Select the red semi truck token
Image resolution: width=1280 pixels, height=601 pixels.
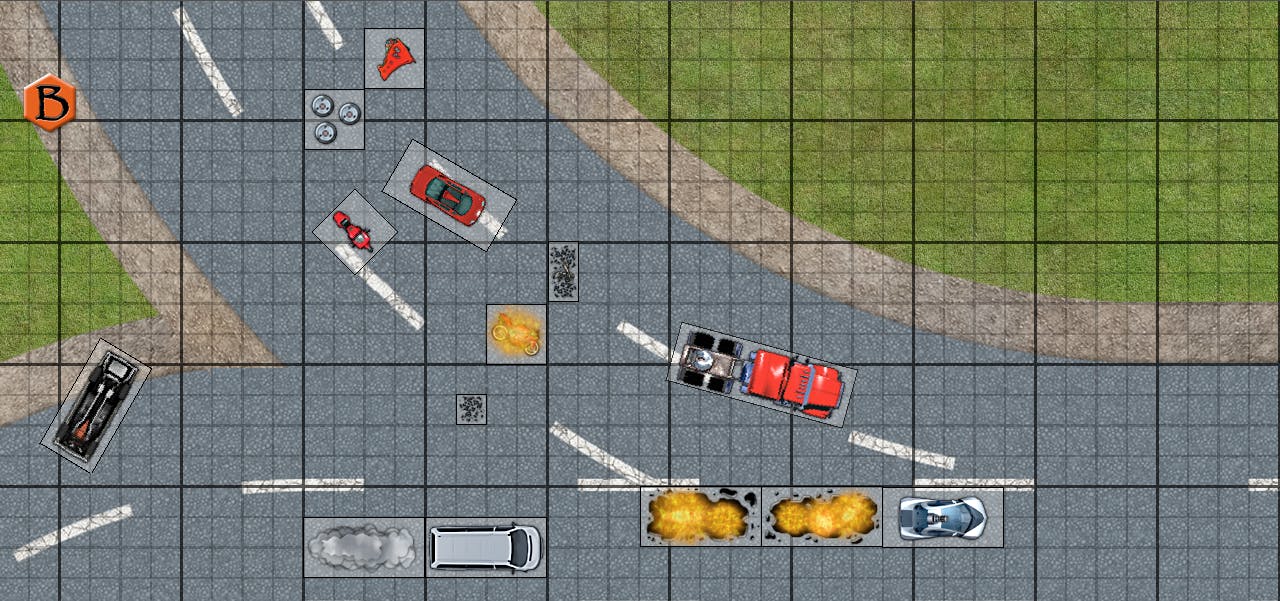click(x=762, y=373)
